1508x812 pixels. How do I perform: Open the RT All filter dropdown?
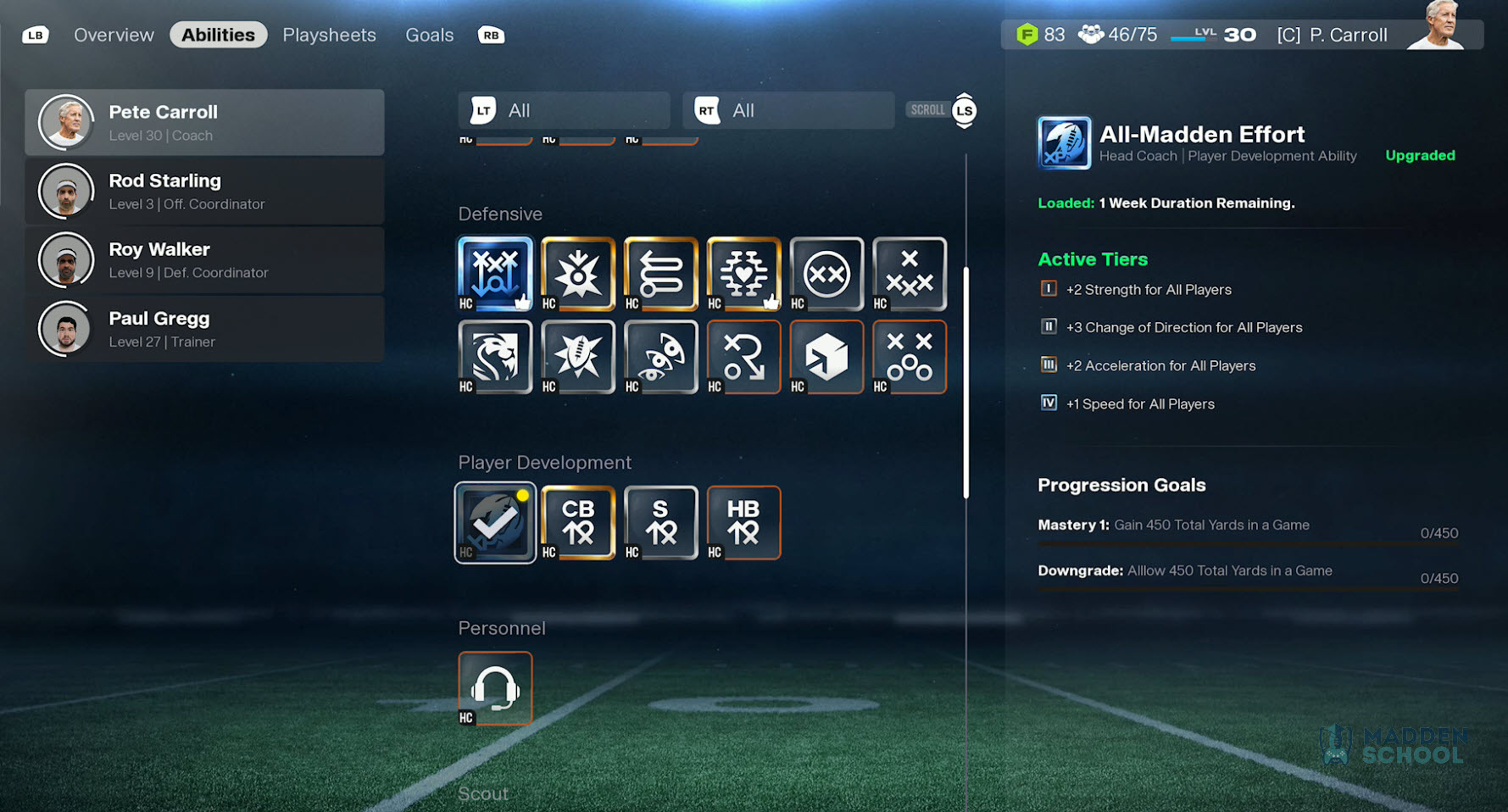787,110
